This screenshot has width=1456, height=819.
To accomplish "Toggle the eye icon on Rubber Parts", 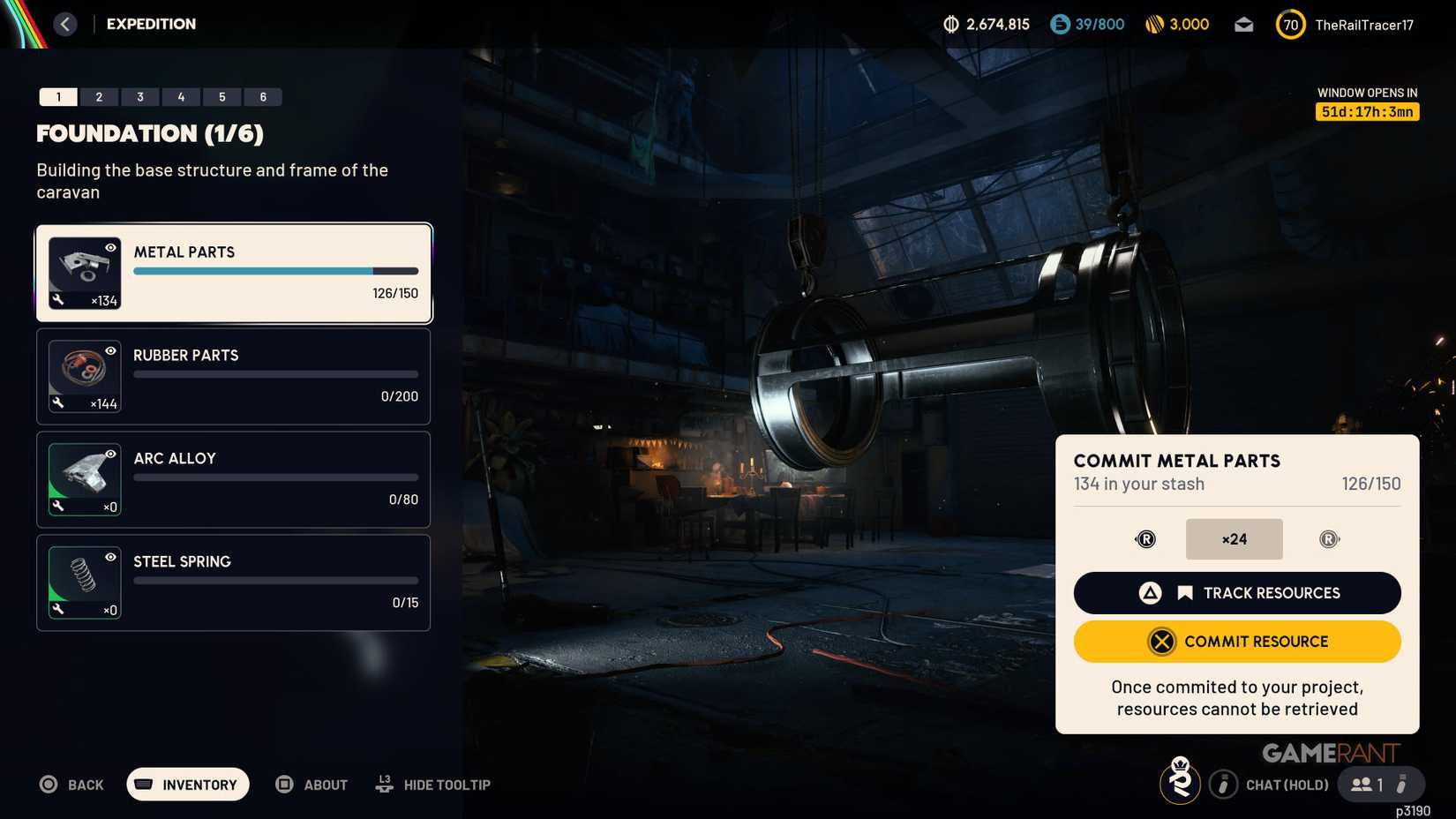I will tap(109, 351).
